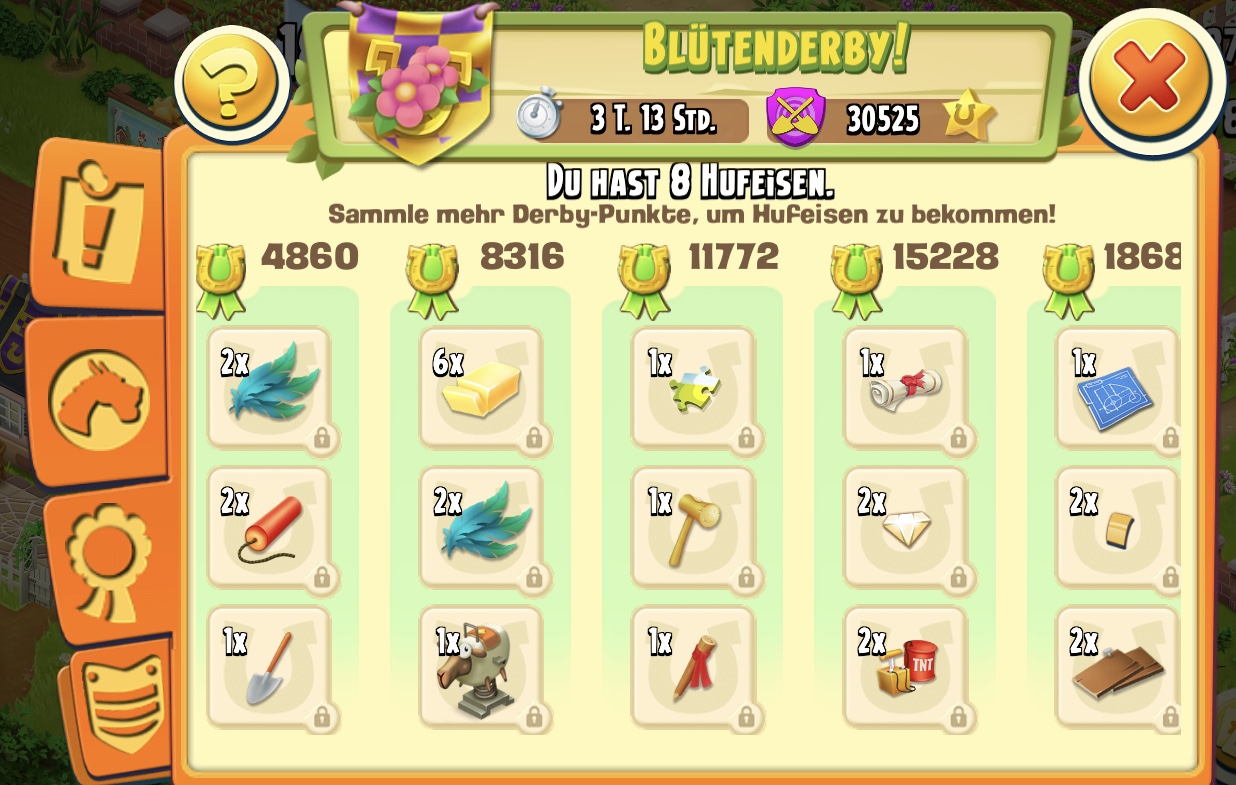
Task: Select the red dynamite stick reward
Action: tap(268, 528)
